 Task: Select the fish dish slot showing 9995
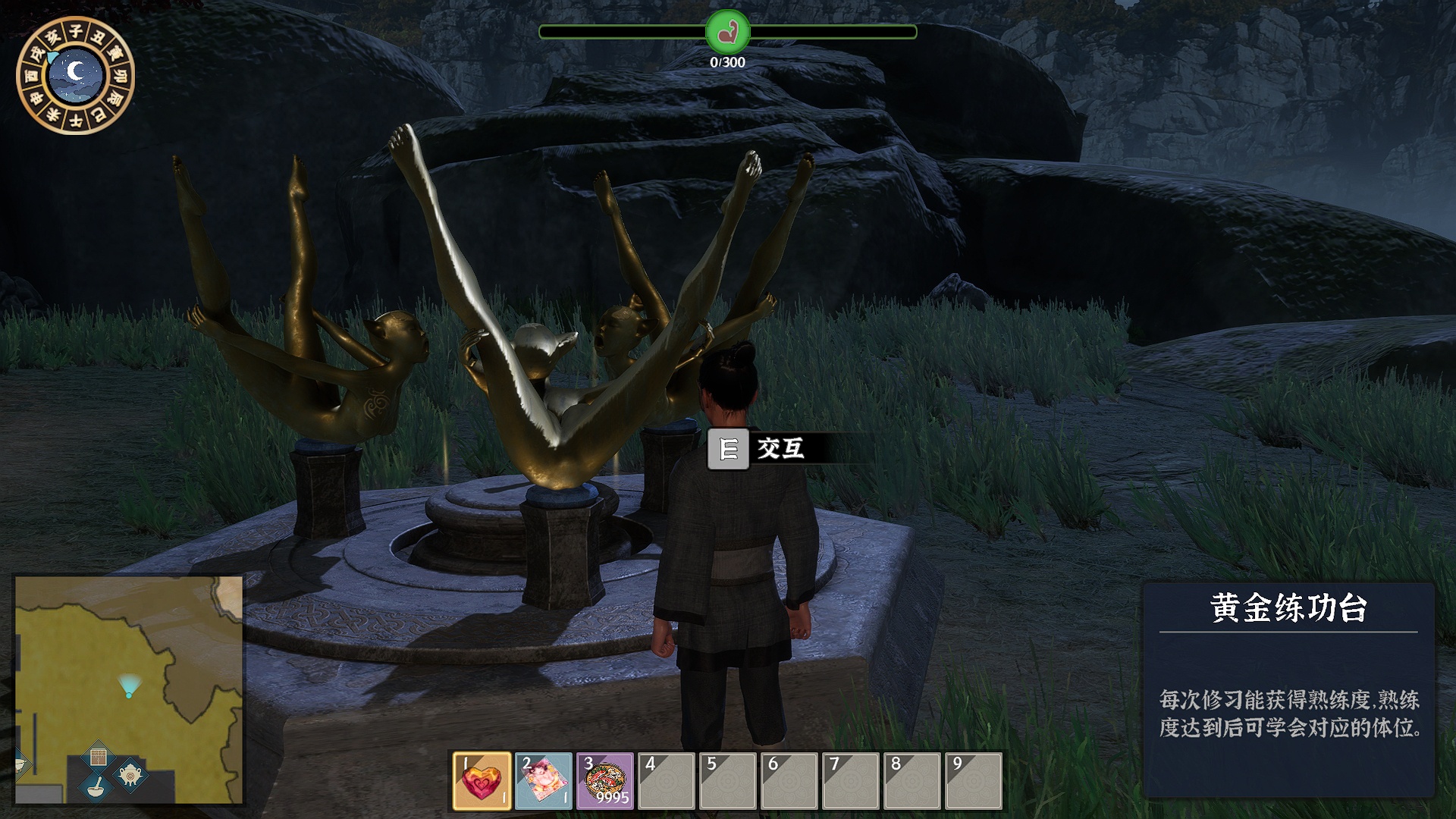(605, 781)
